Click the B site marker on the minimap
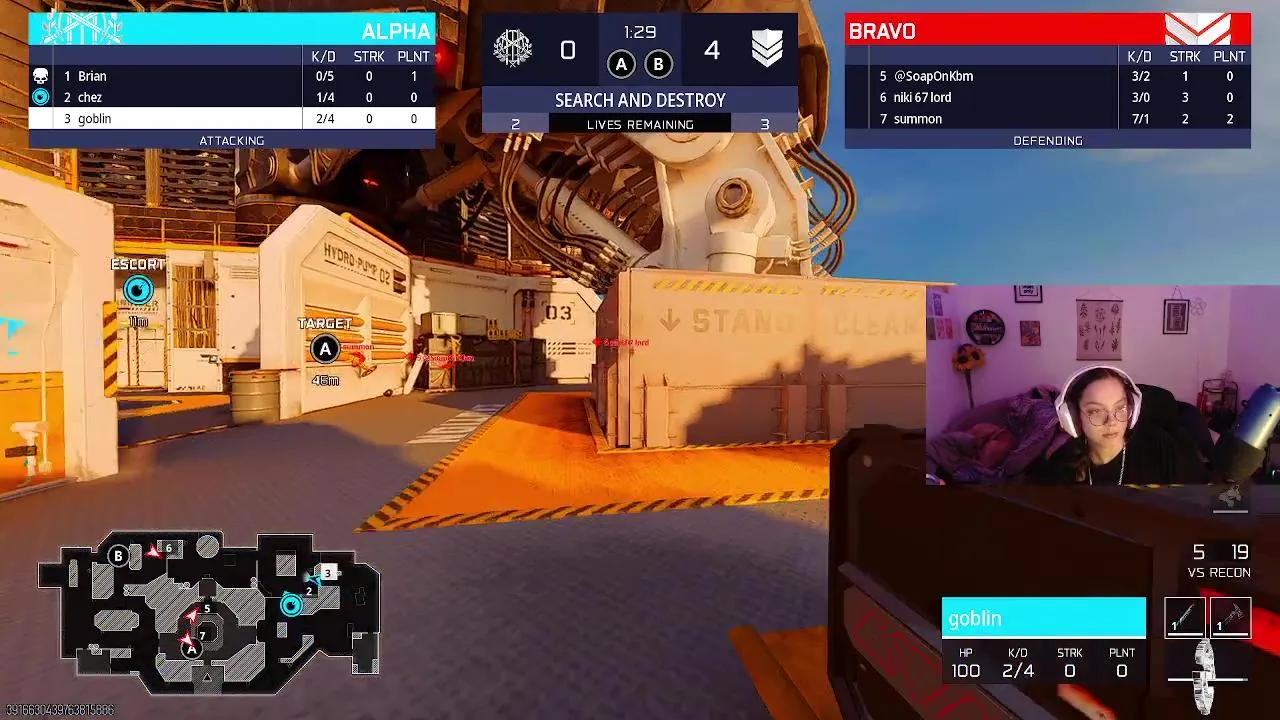Viewport: 1280px width, 720px height. 119,556
